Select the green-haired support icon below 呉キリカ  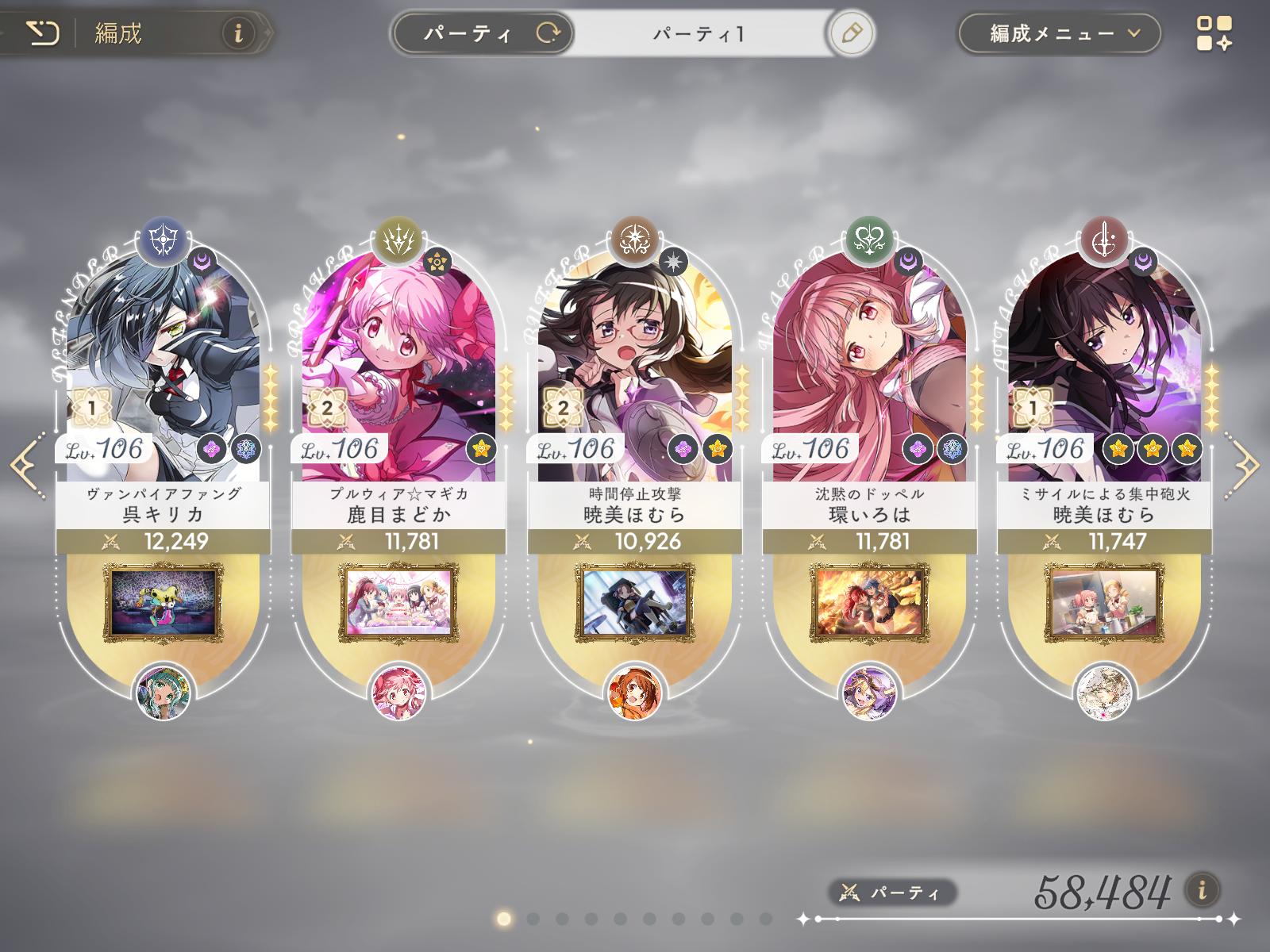pyautogui.click(x=164, y=692)
